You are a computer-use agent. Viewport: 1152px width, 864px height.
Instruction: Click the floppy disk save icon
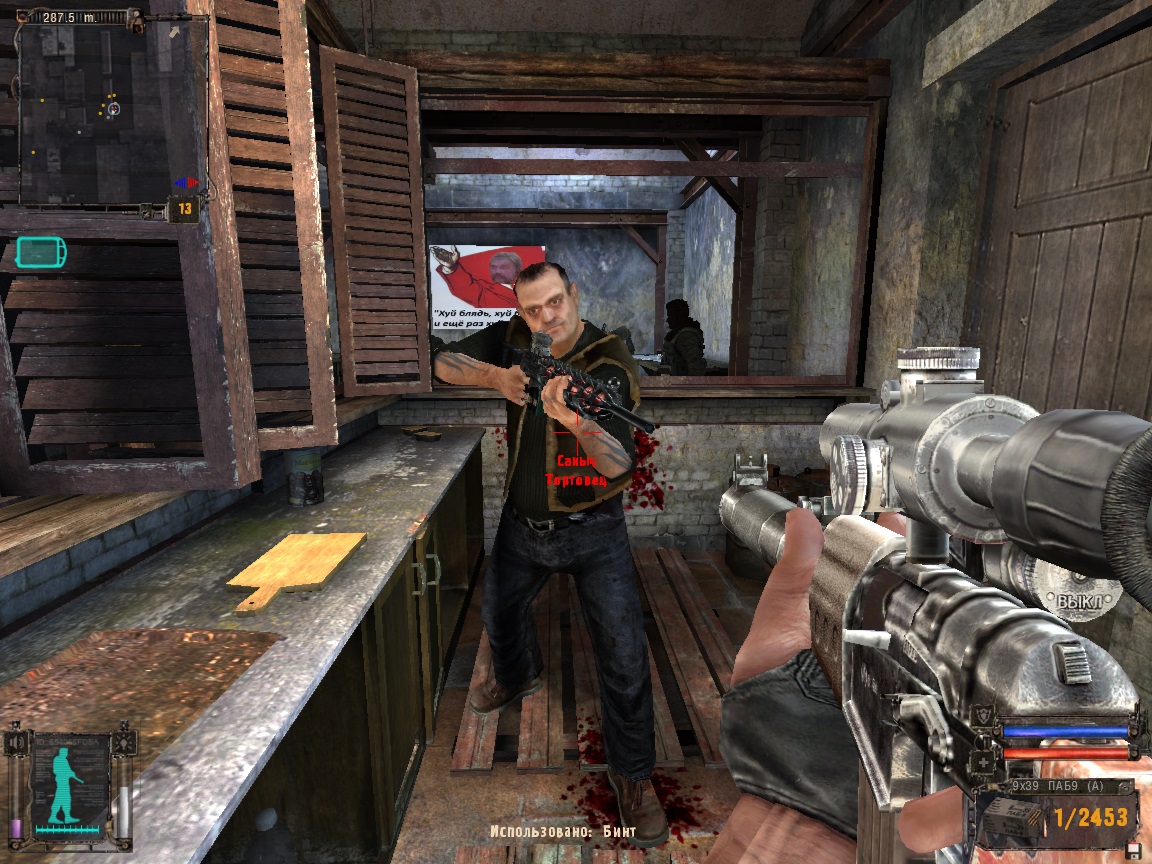point(1132,849)
